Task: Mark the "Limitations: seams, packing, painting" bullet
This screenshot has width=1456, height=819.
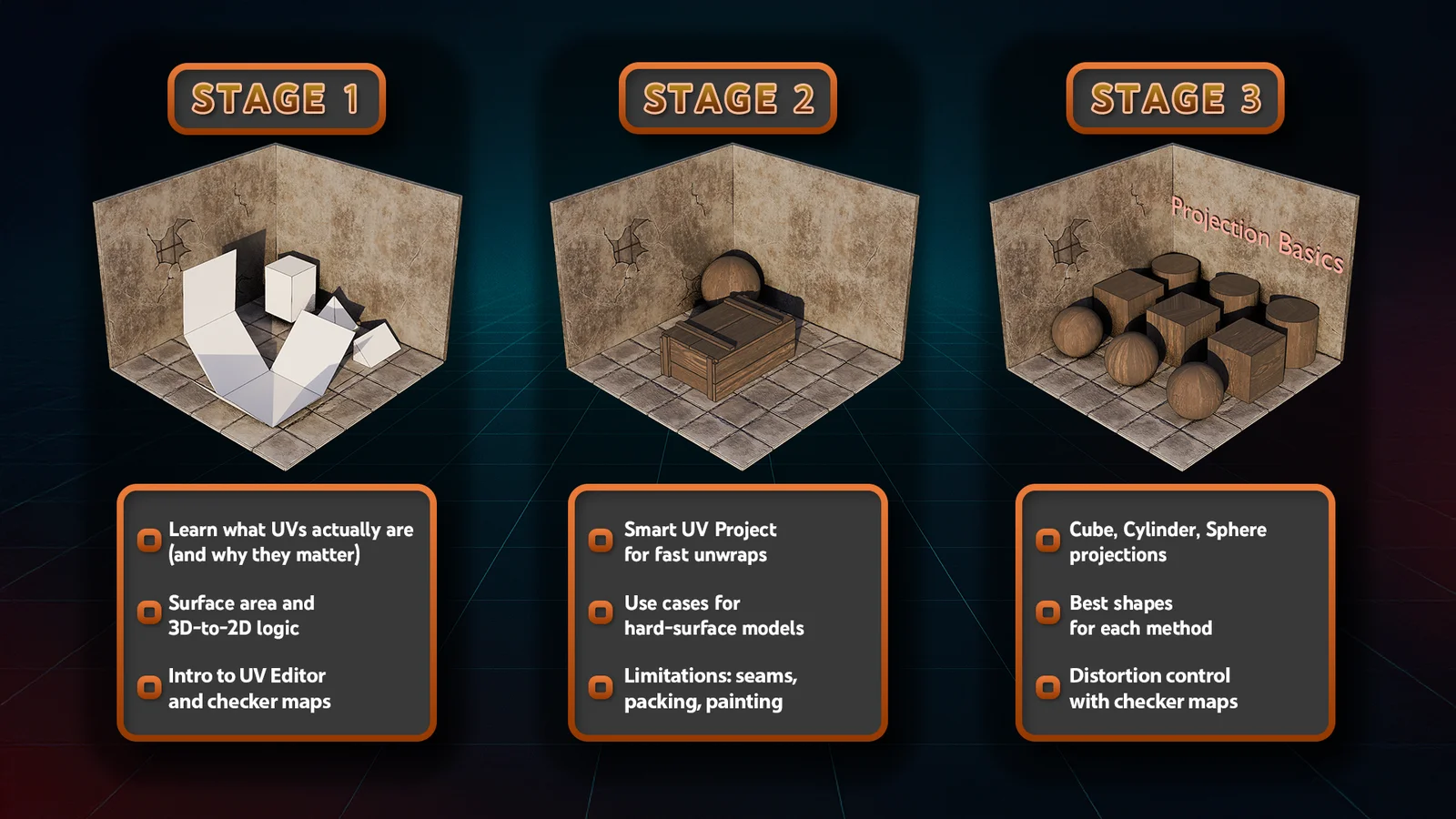Action: (x=601, y=687)
